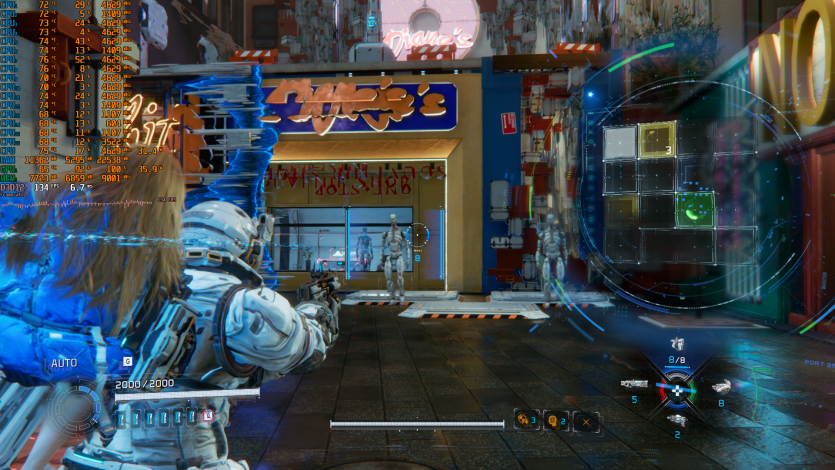Choose the dim yellow inventory tile
835x470 pixels.
tap(620, 209)
